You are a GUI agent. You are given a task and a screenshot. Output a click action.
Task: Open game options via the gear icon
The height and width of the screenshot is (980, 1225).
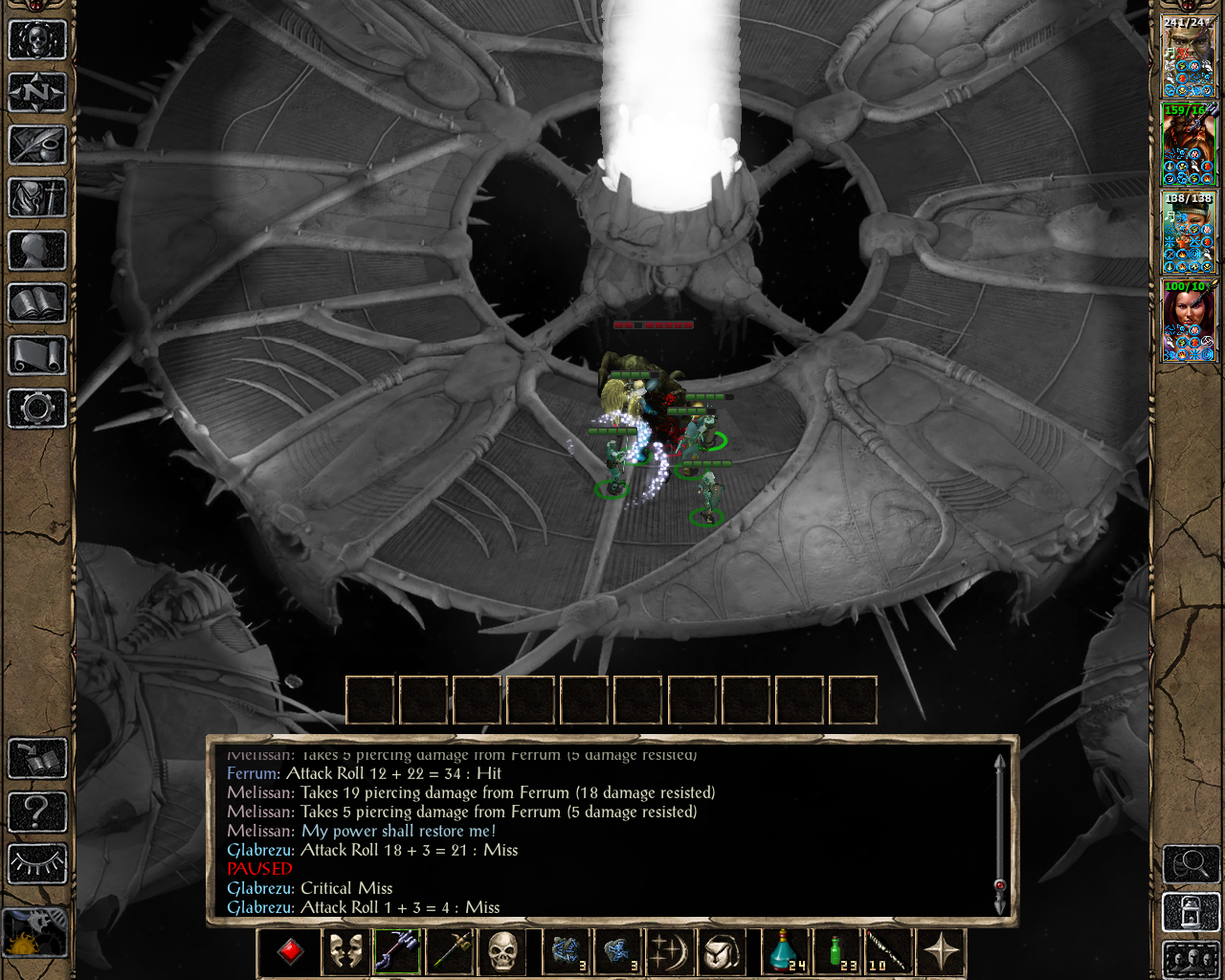pos(36,408)
